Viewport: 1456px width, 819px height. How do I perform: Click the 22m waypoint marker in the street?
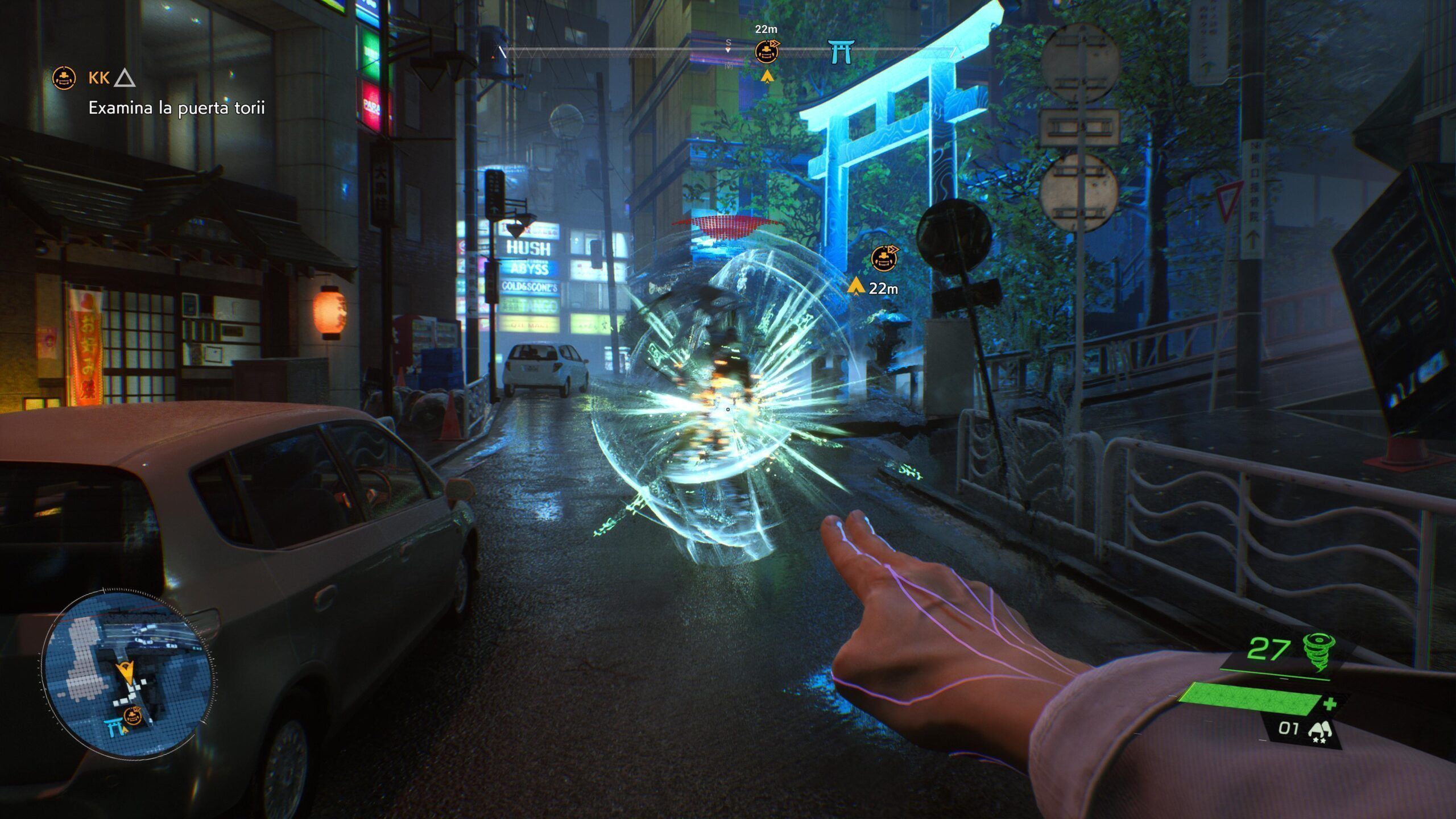884,259
